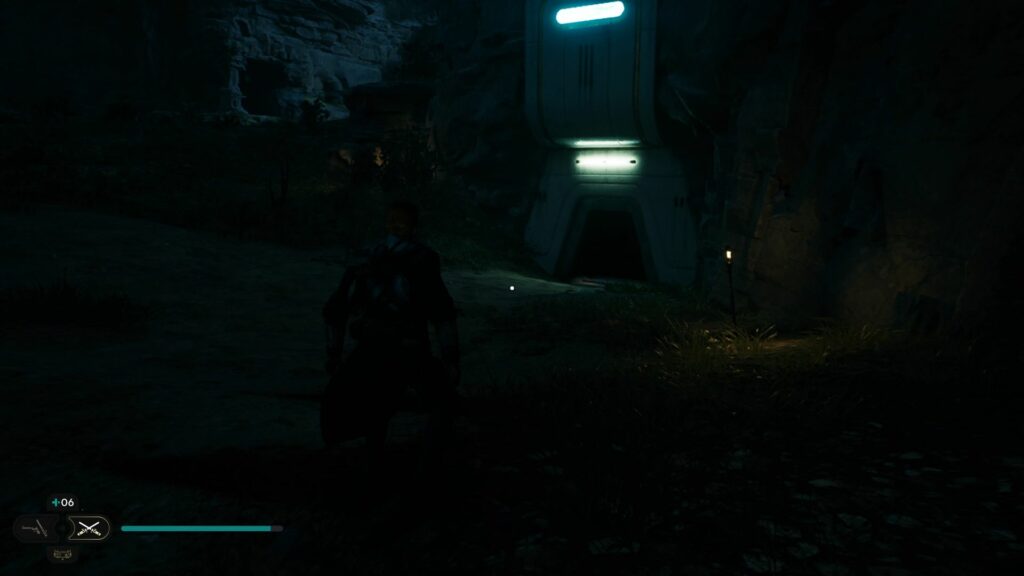The image size is (1024, 576).
Task: Click the BD-1 droid icon below the stances
Action: click(62, 553)
